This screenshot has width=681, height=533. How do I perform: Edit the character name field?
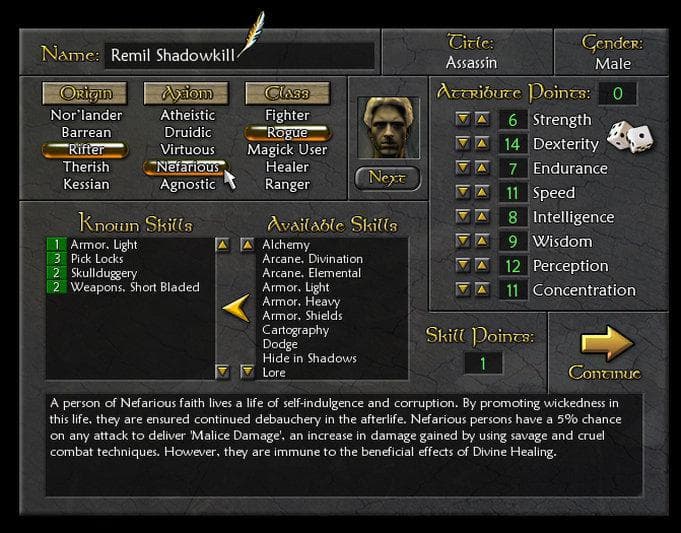(238, 55)
